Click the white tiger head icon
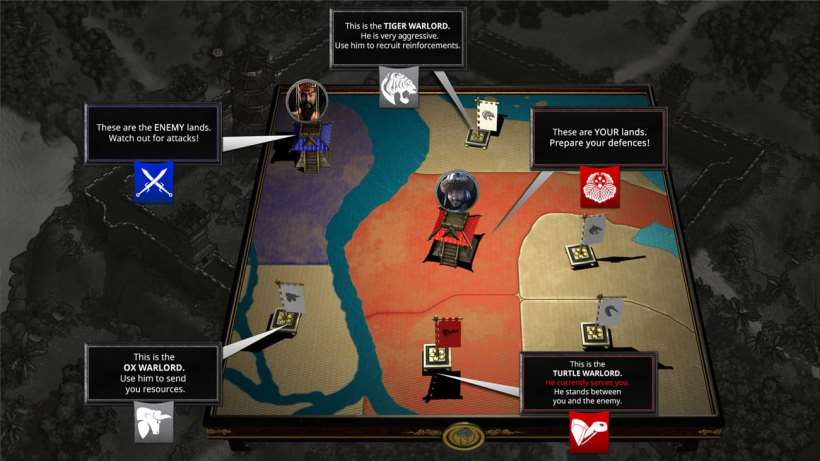The image size is (820, 461). click(398, 86)
